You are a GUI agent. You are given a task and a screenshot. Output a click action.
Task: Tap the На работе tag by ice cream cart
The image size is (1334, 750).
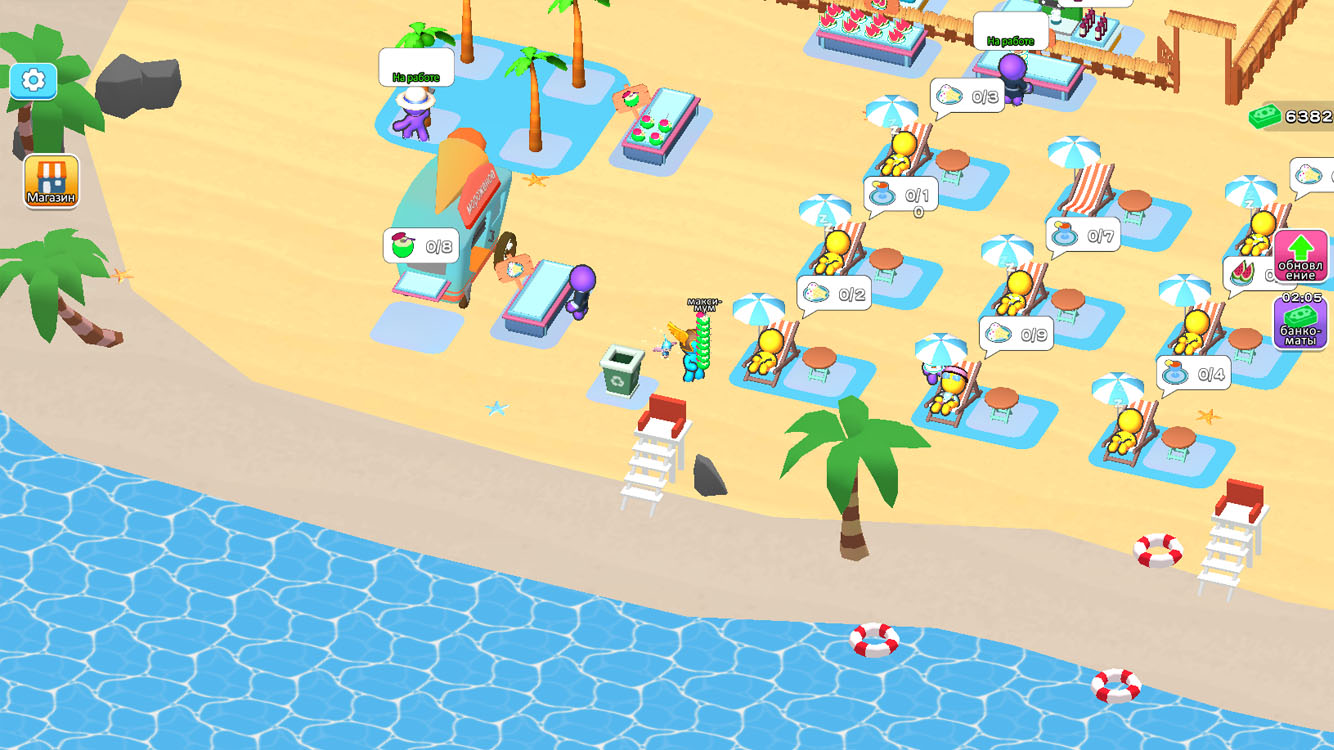point(414,68)
